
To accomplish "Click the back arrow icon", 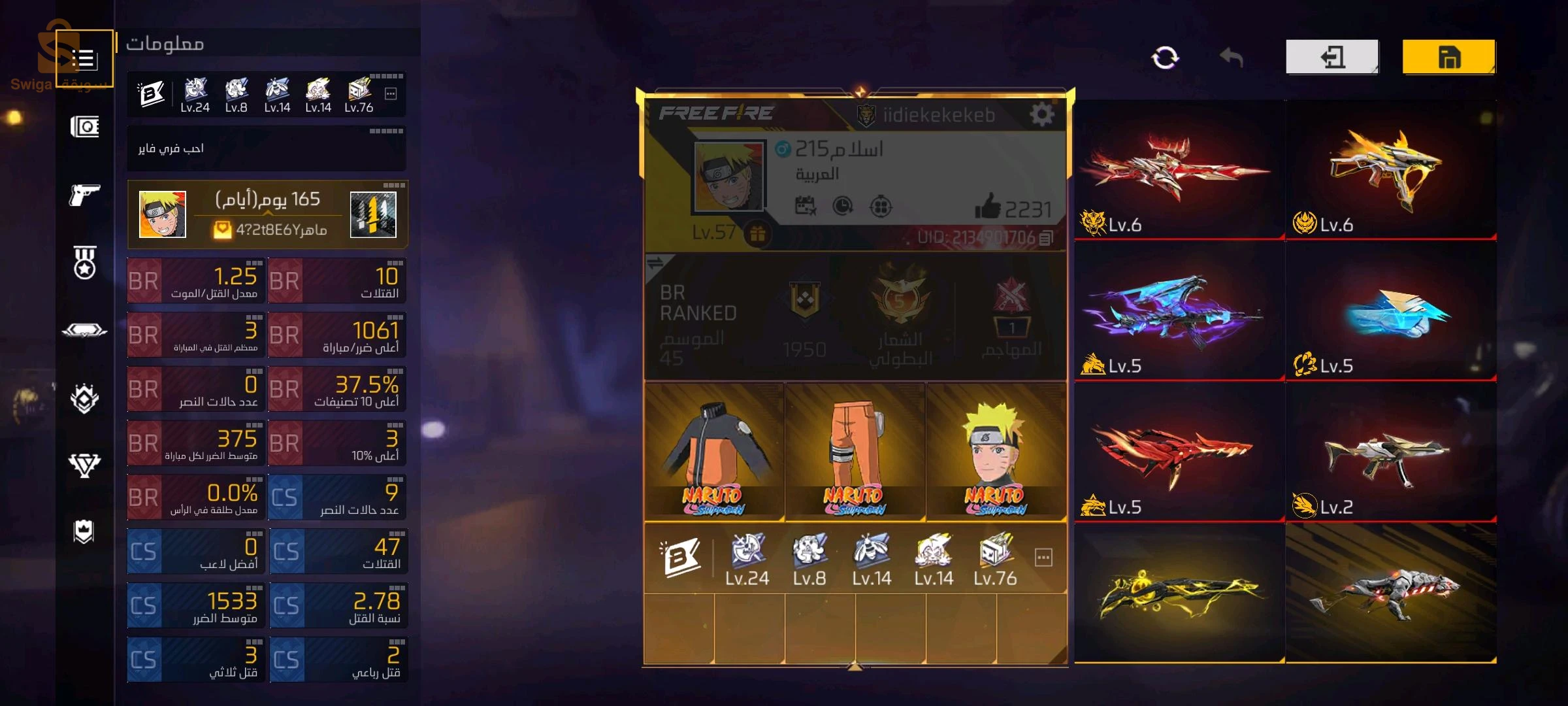I will [x=1231, y=58].
